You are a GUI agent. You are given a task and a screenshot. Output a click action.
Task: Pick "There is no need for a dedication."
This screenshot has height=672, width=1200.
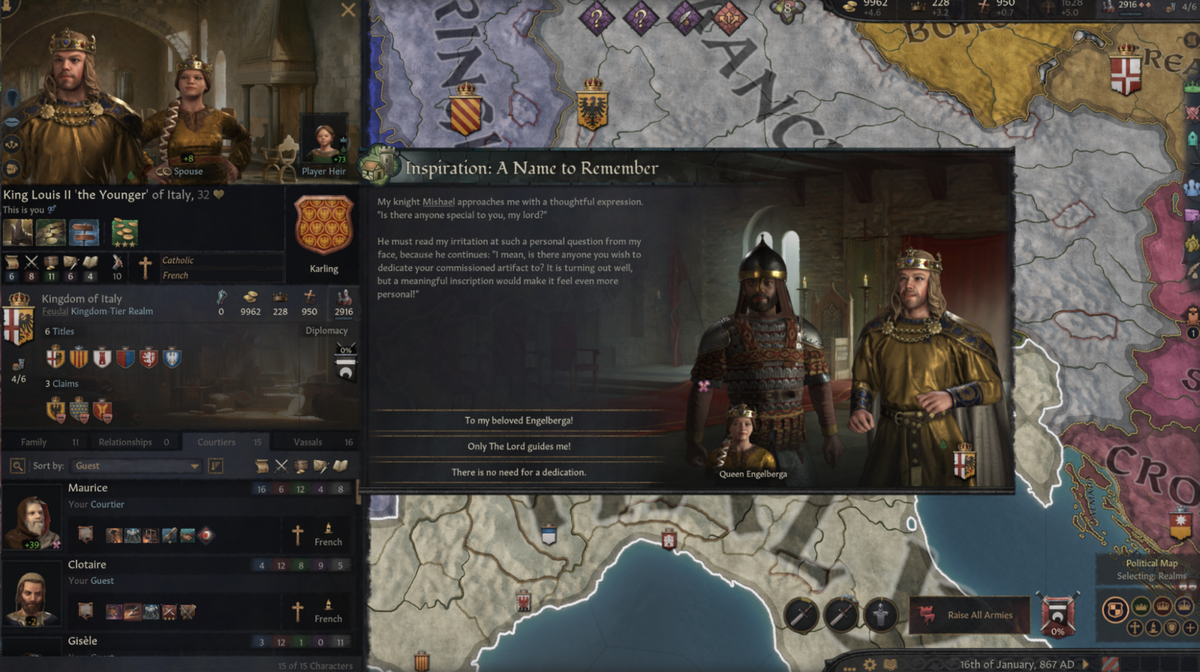point(518,472)
